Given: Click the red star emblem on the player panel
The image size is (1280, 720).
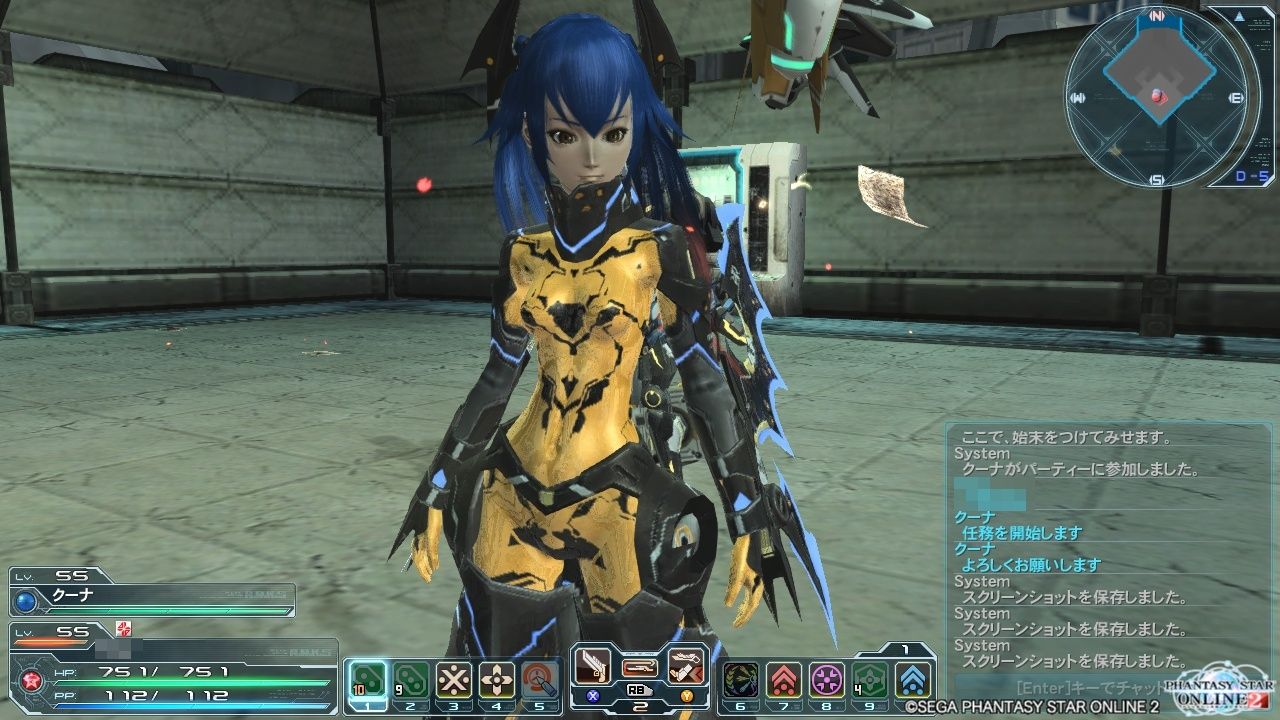Looking at the screenshot, I should [31, 680].
